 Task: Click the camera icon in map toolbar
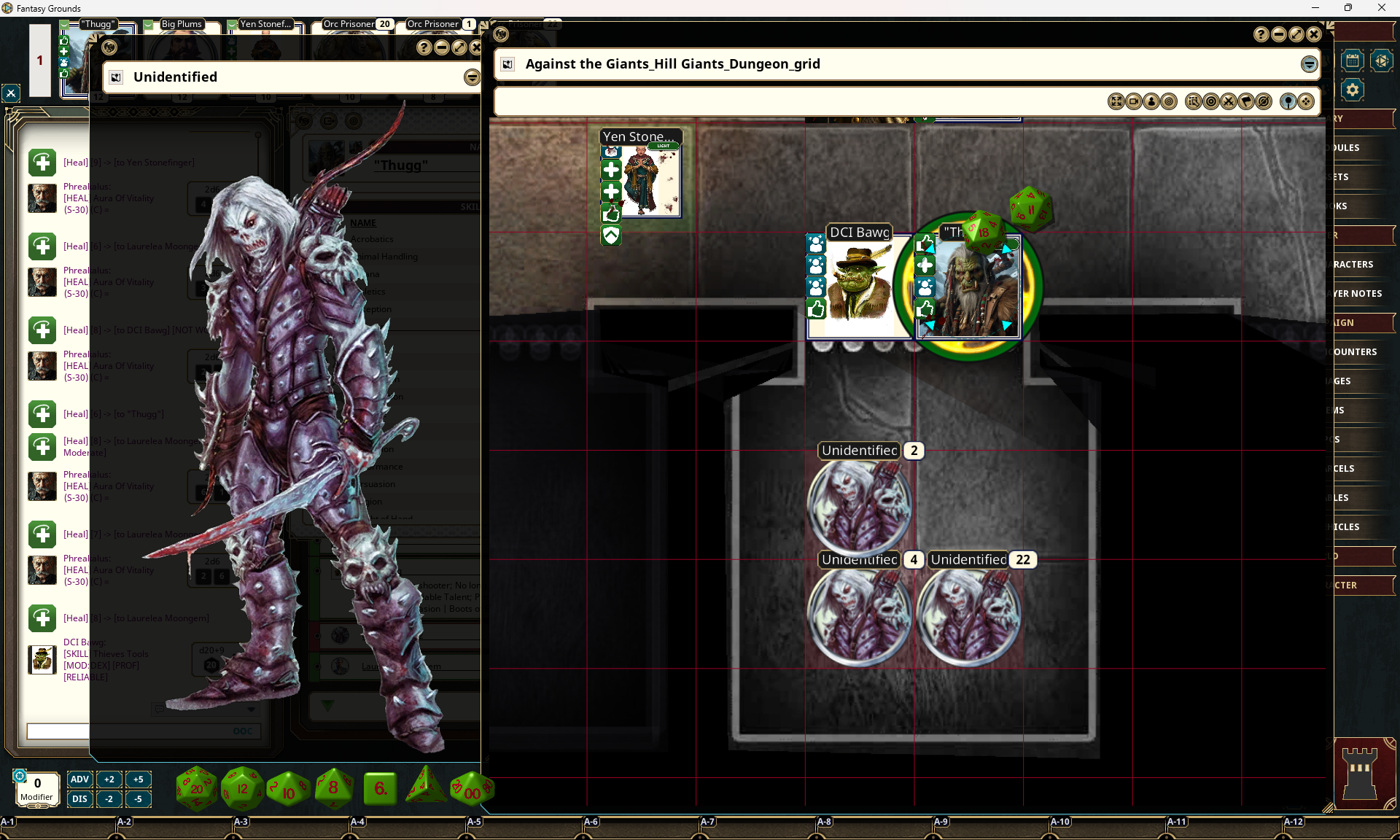[1134, 101]
